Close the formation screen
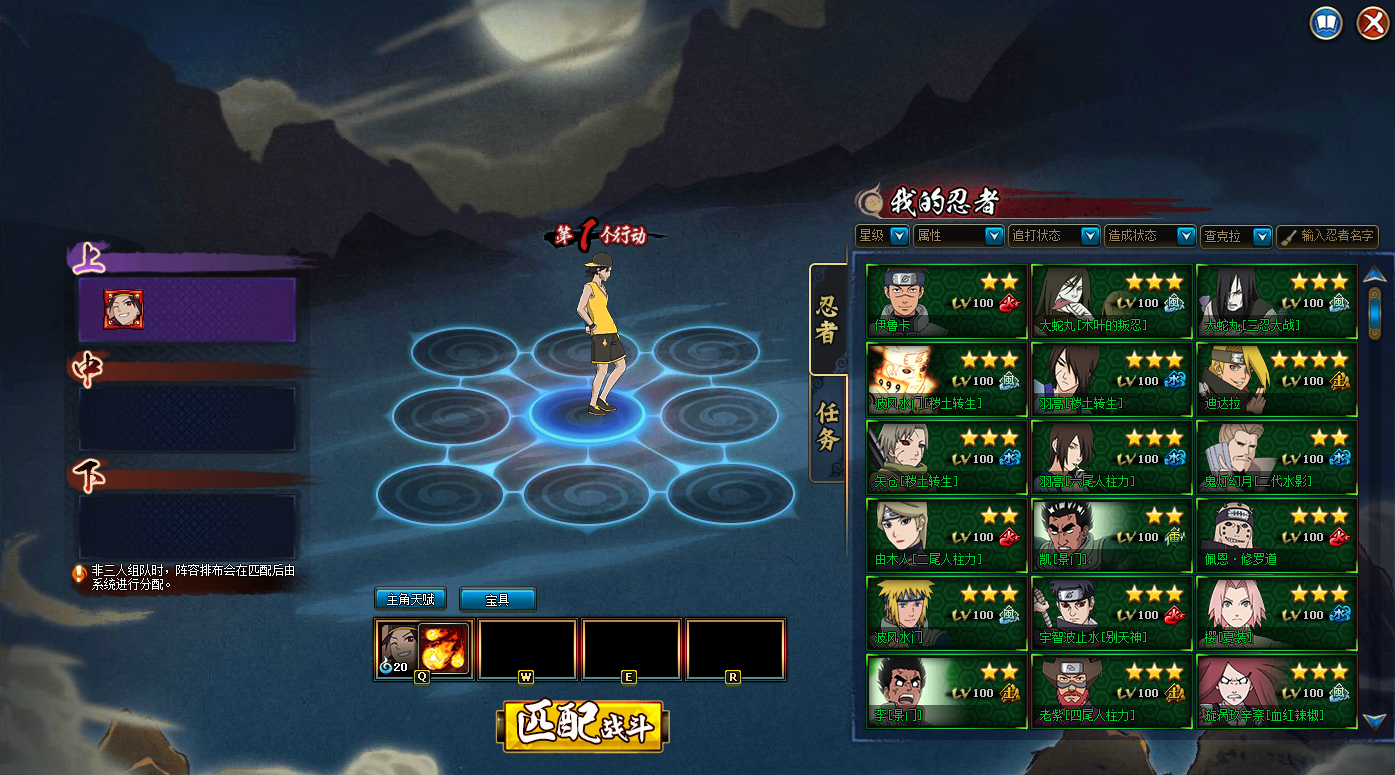Screen dimensions: 1395x775 1372,23
